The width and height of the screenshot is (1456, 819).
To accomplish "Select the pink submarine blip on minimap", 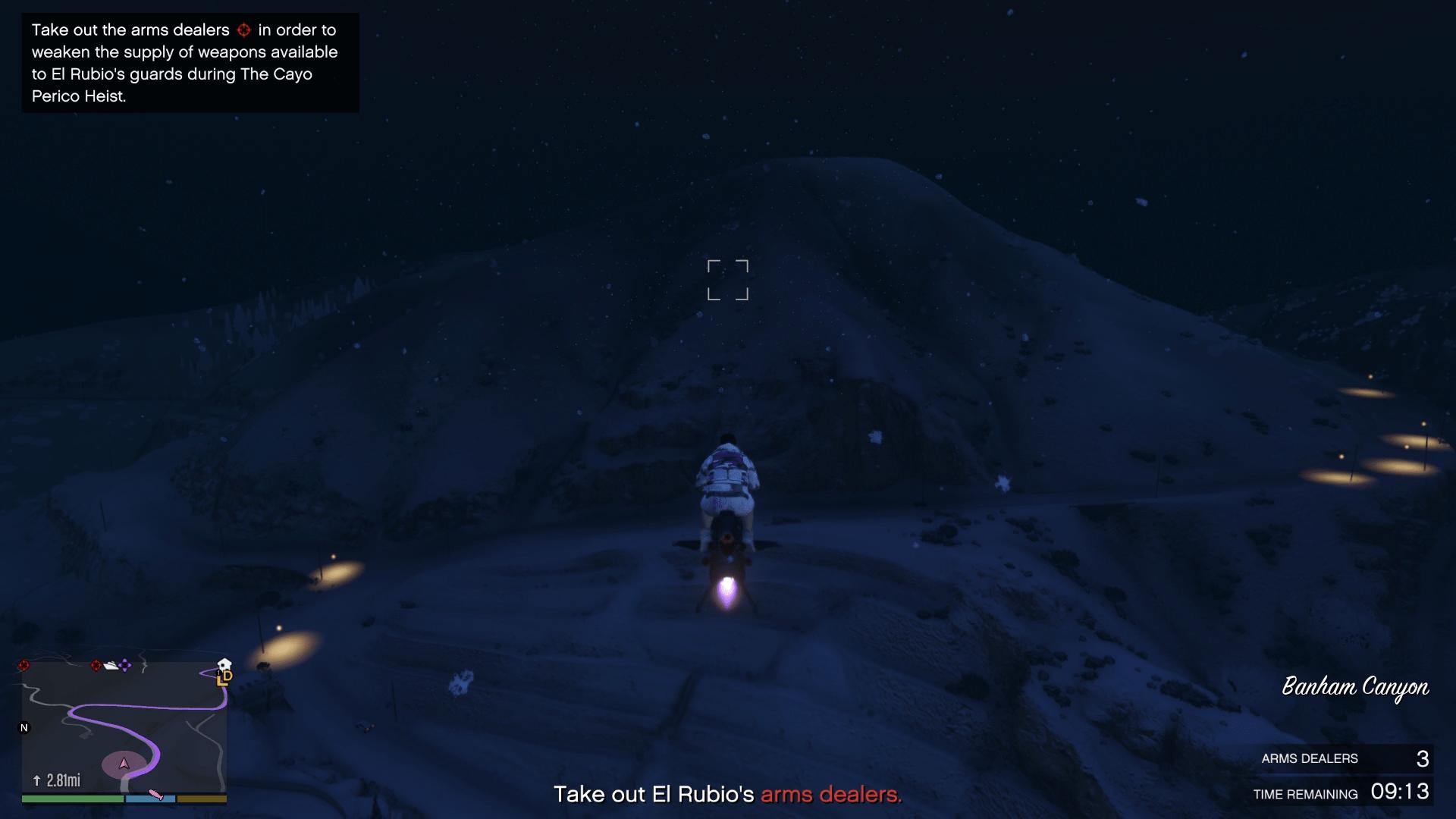I will [155, 794].
